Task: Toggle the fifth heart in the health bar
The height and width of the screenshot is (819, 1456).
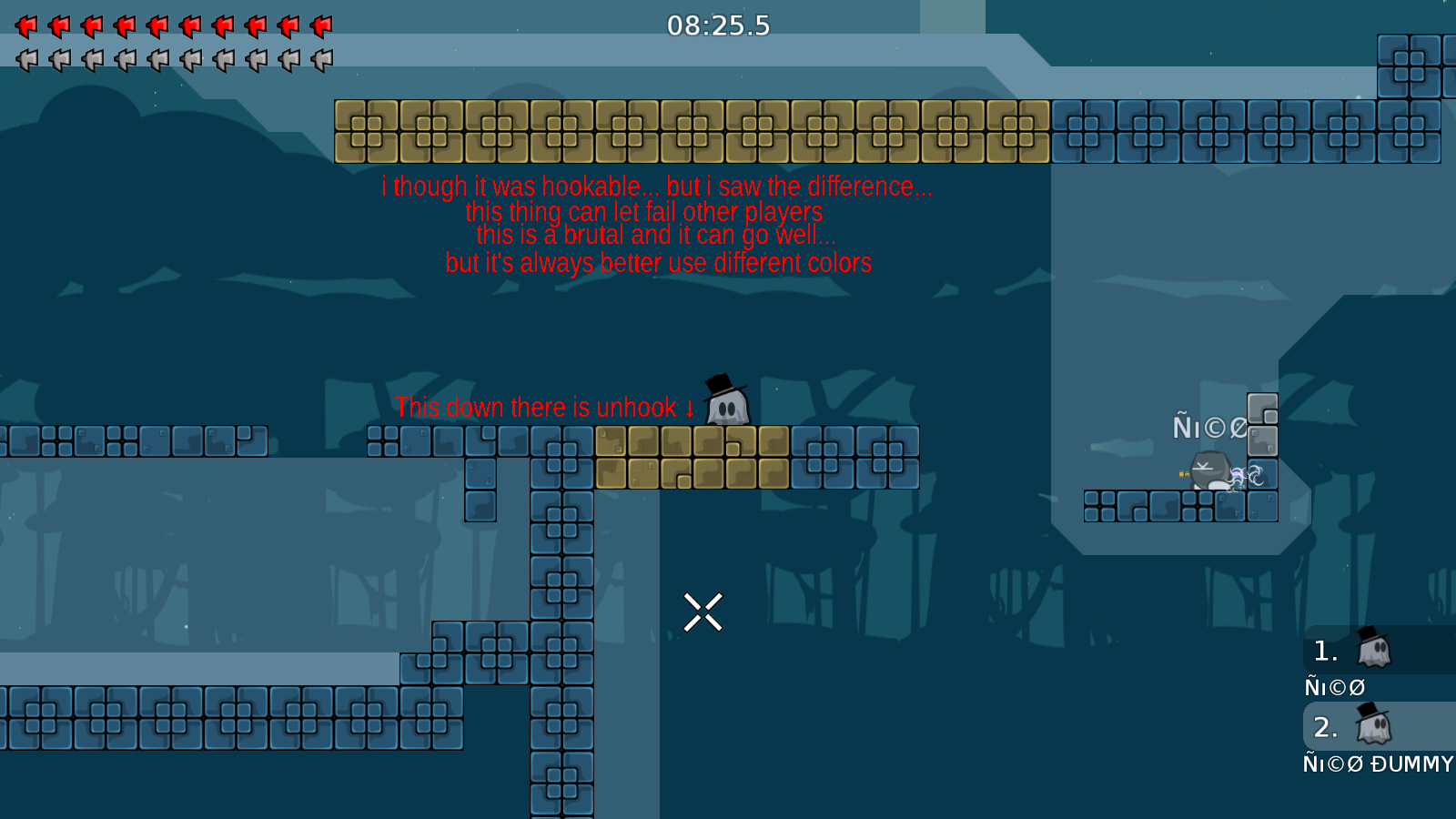Action: point(158,25)
